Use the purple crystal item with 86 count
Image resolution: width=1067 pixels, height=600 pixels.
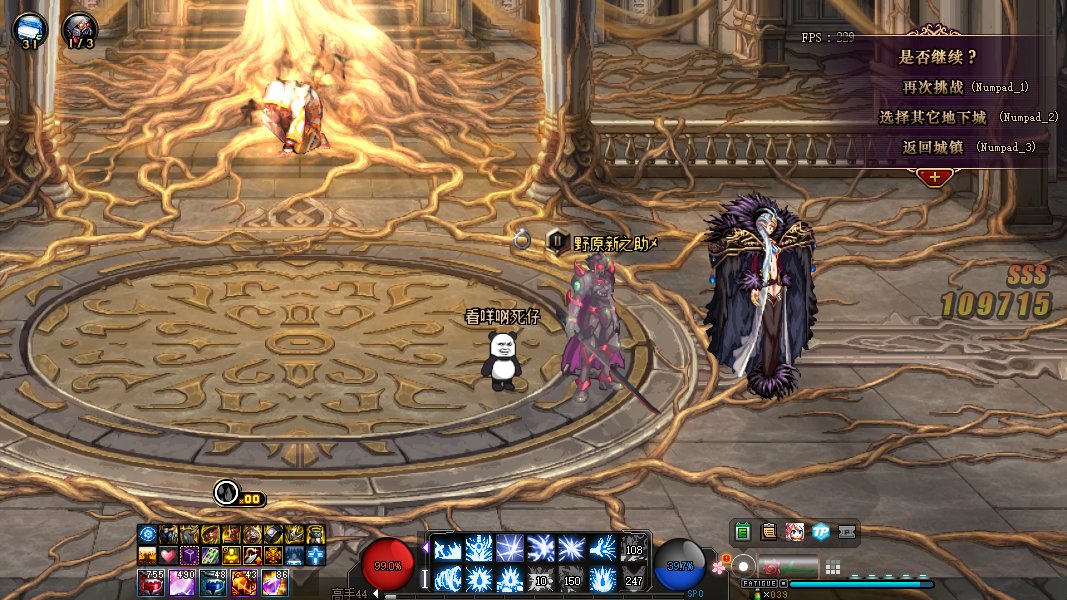(x=273, y=582)
